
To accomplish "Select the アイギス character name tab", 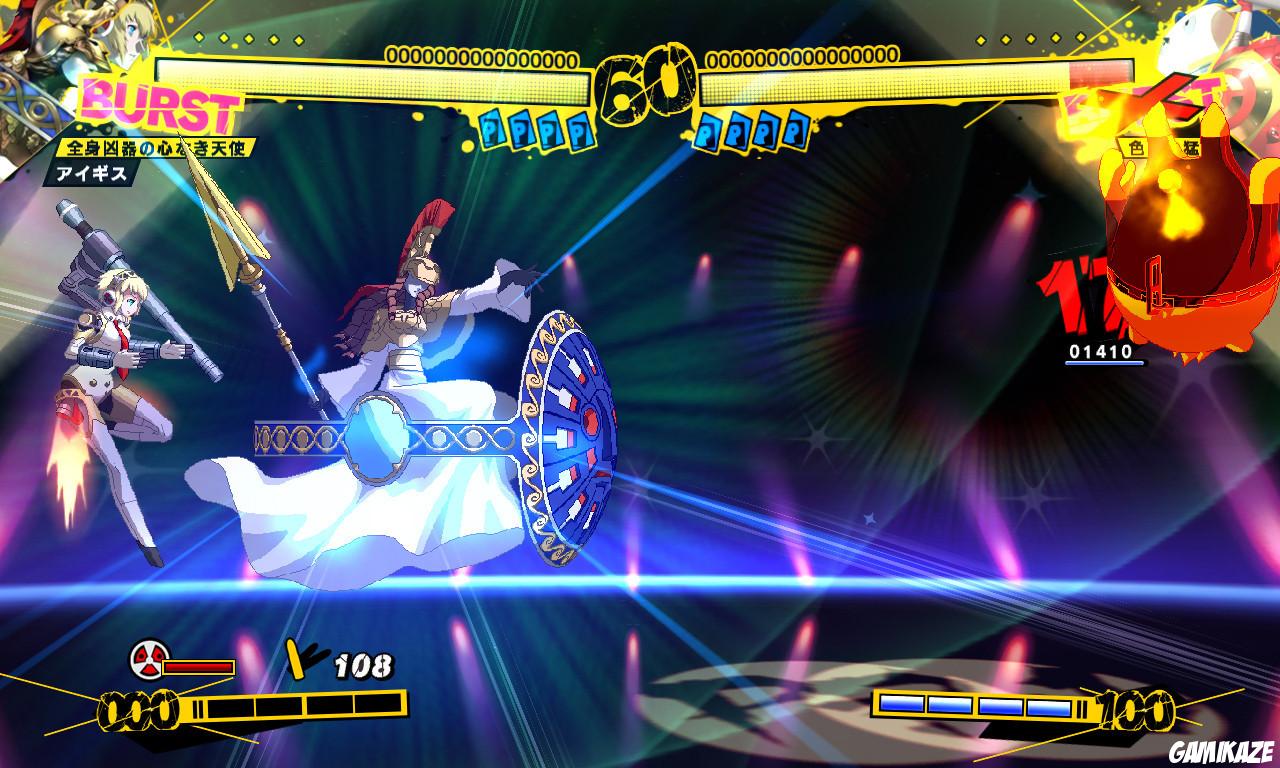I will point(90,173).
